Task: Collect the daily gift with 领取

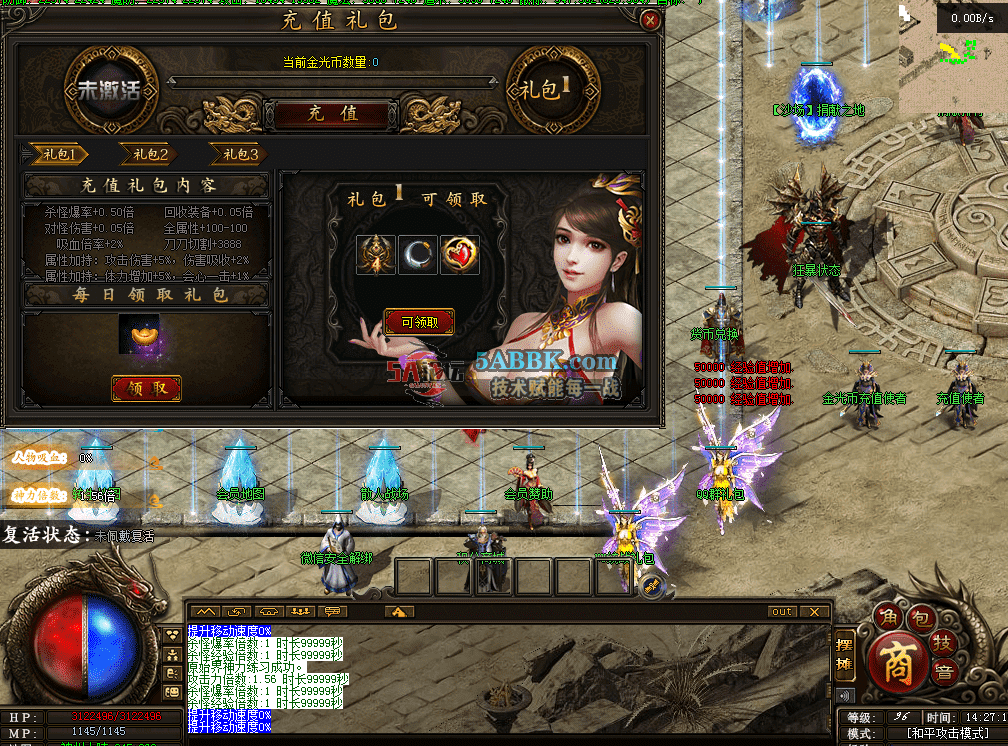Action: click(x=146, y=388)
